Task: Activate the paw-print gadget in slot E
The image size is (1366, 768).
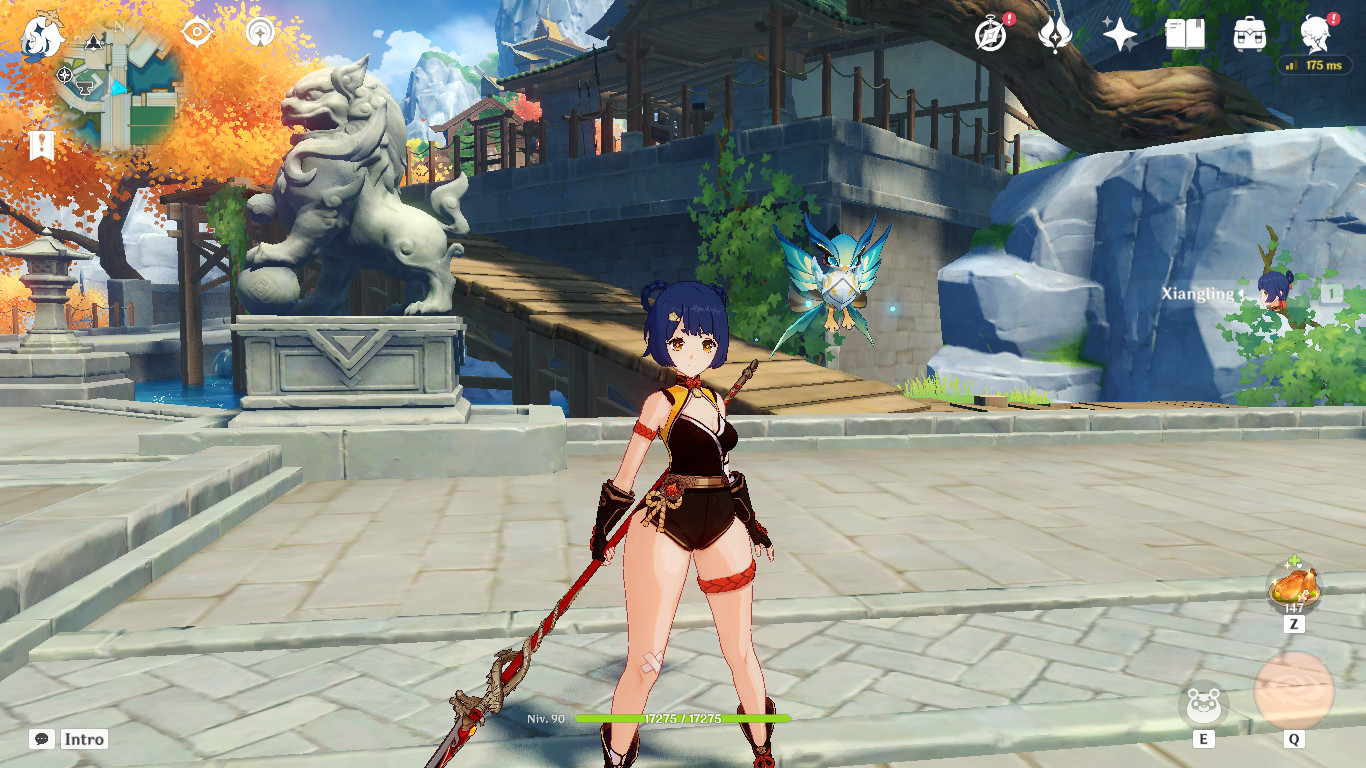Action: [1204, 705]
